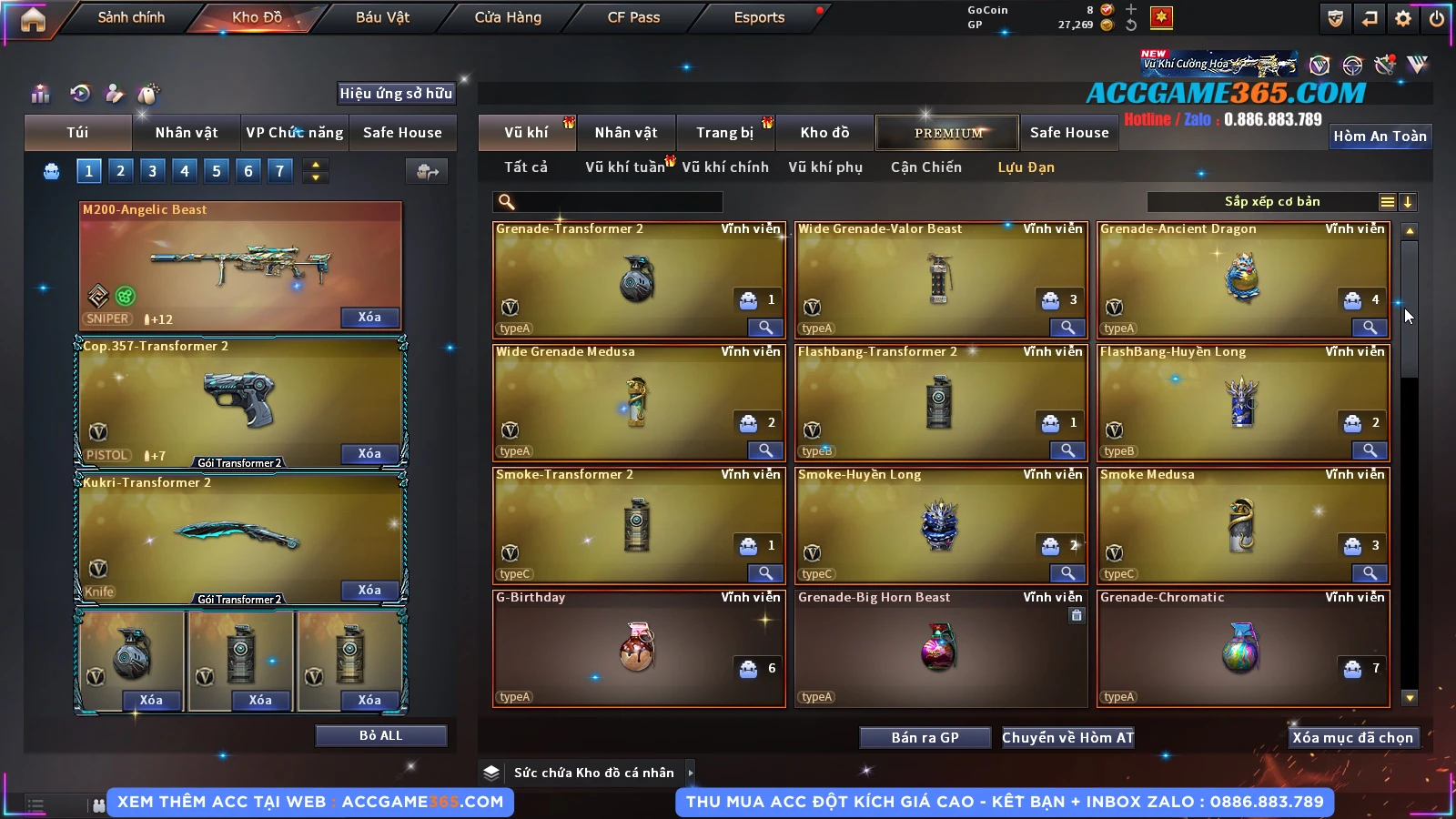Switch to bag preset number 3
This screenshot has height=819, width=1456.
152,171
